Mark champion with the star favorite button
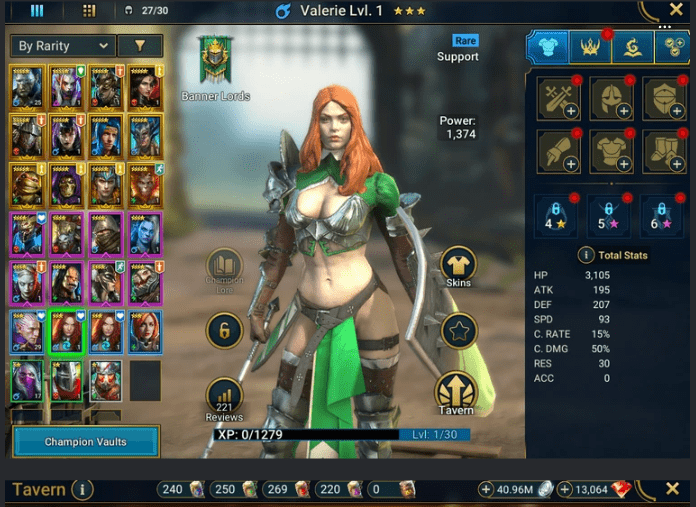Viewport: 696px width, 507px height. click(x=459, y=331)
